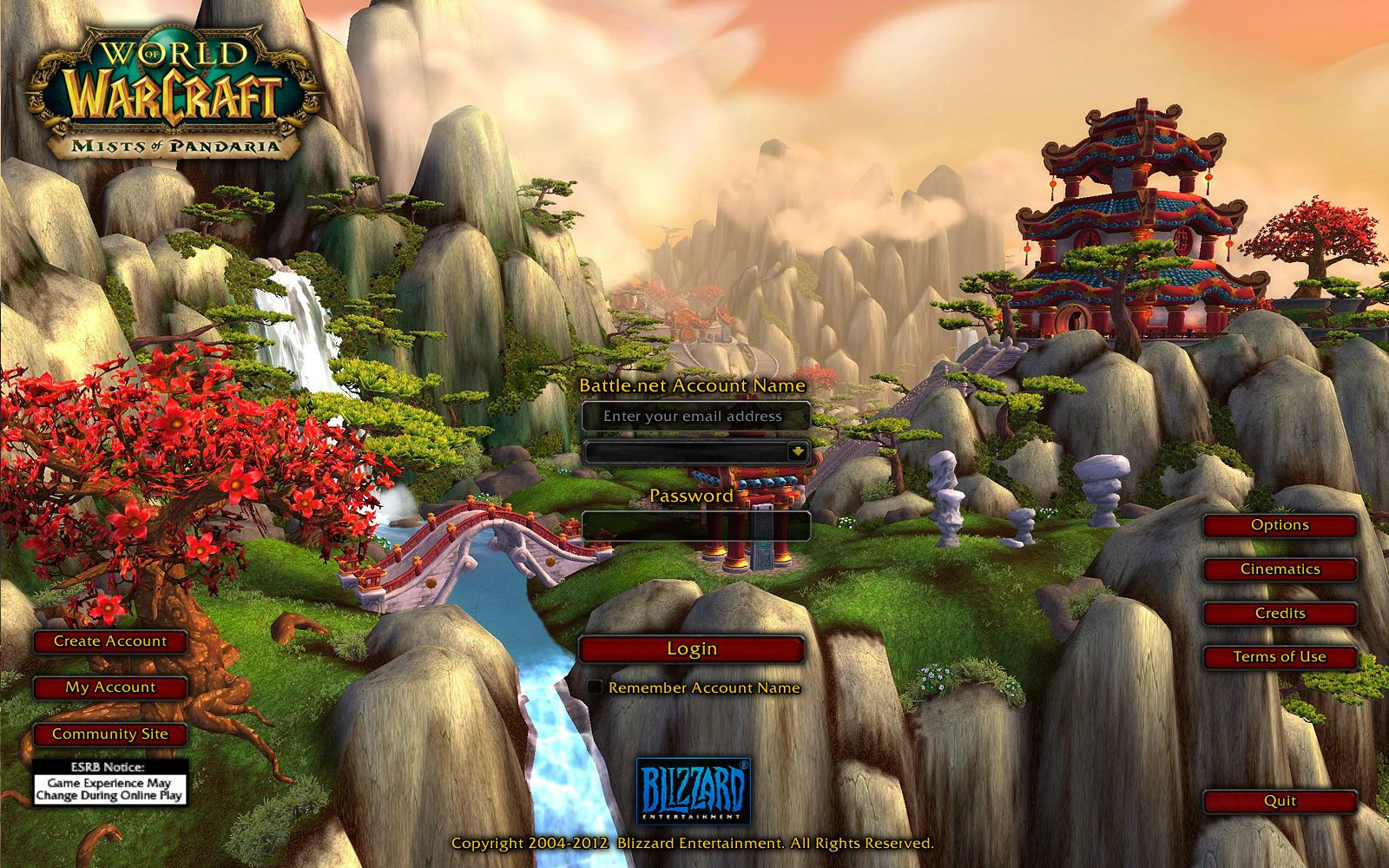Click the Login button

point(692,649)
